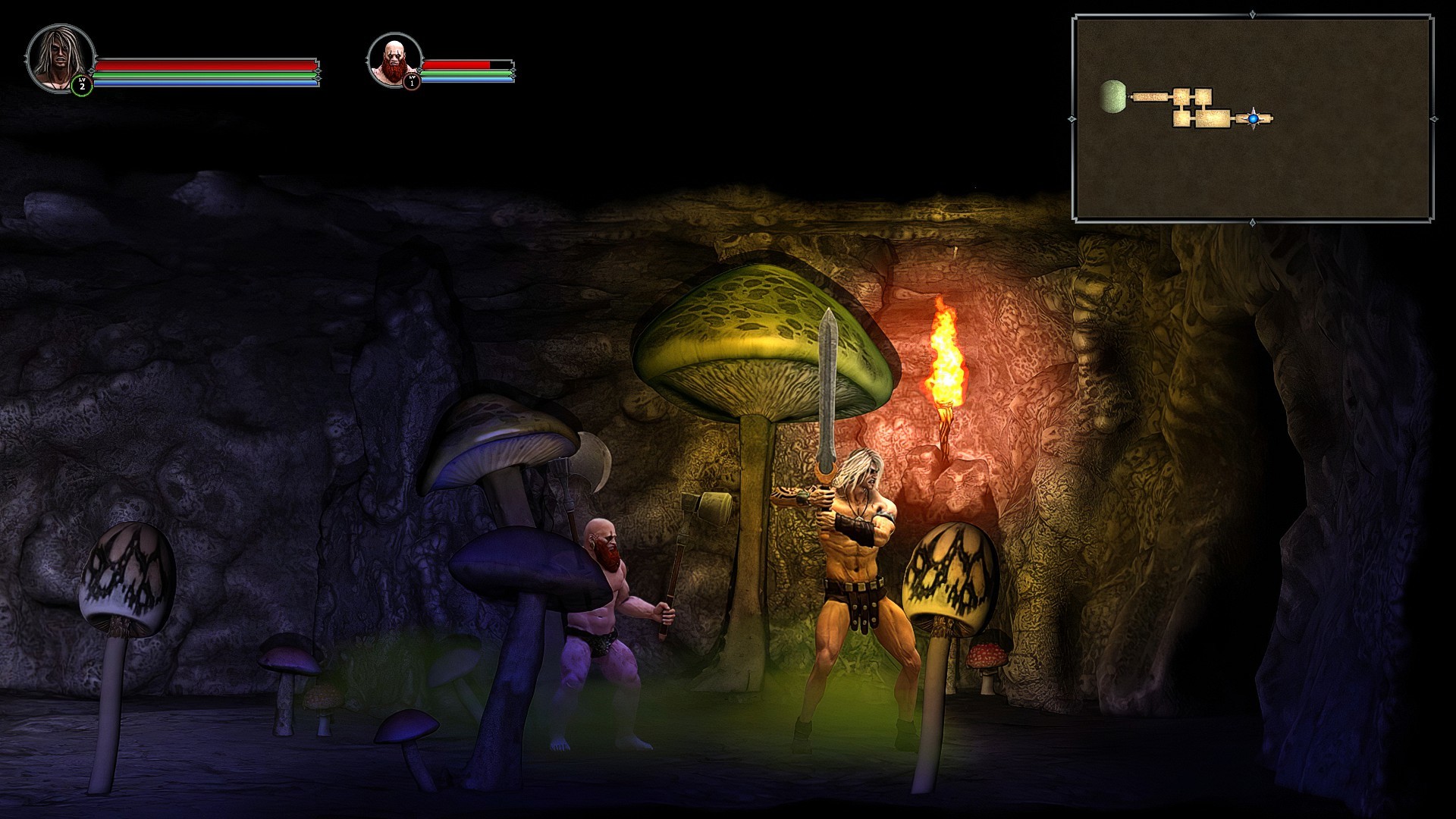Image resolution: width=1456 pixels, height=819 pixels.
Task: Select the green oval chamber on the minimap
Action: click(x=1113, y=97)
